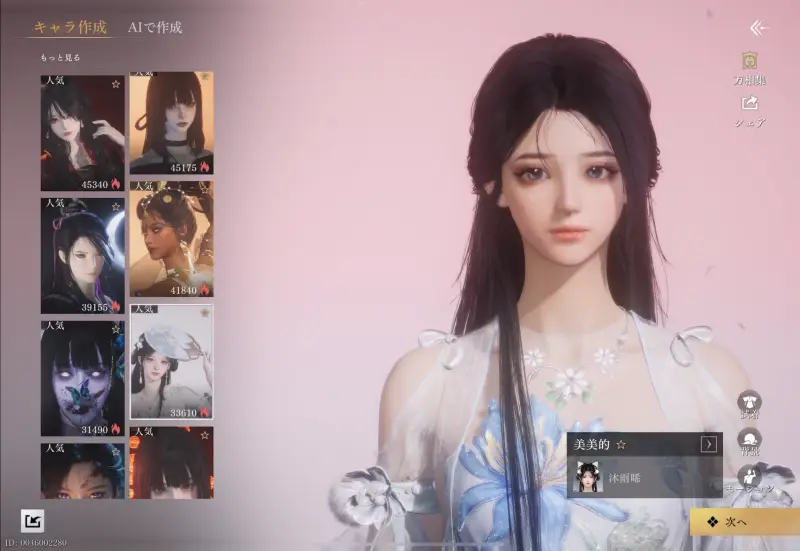Collapse the preset list panel

32,520
